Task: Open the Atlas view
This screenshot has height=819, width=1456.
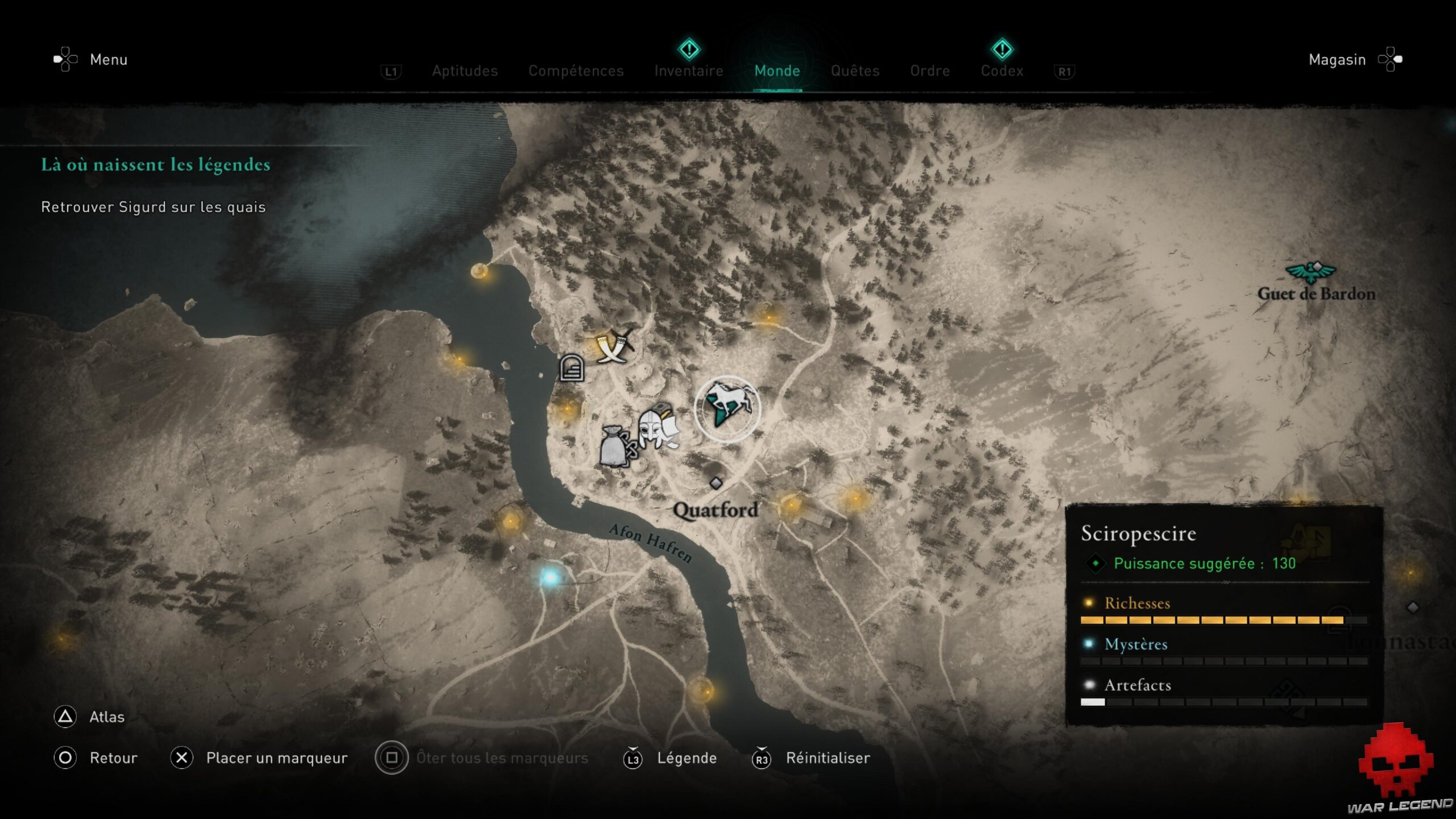Action: point(108,717)
